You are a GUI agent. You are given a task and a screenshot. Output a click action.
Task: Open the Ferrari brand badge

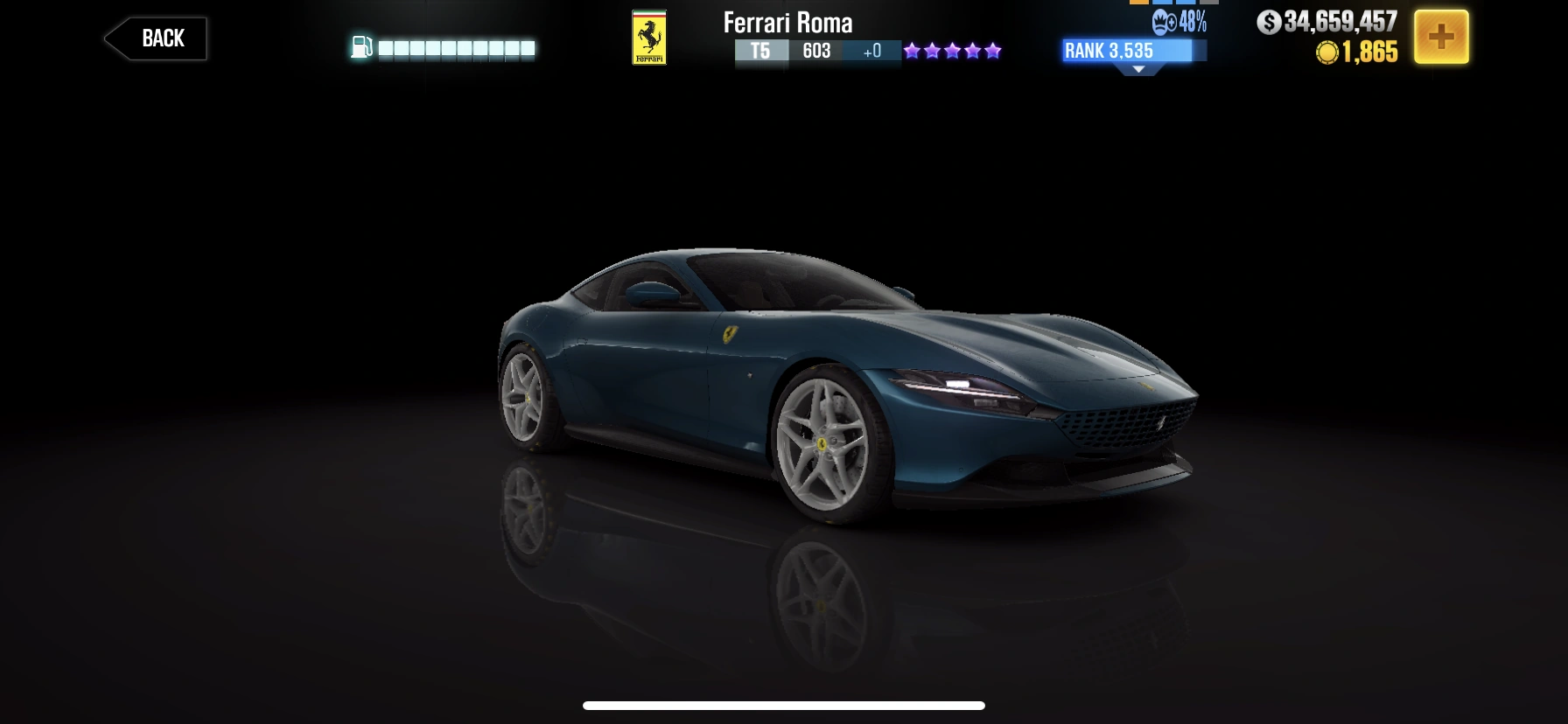coord(651,38)
